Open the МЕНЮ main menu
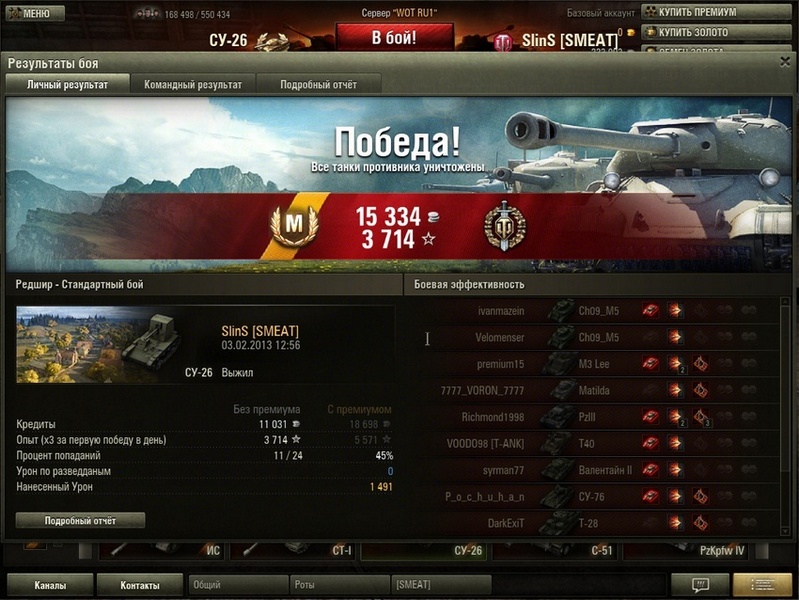This screenshot has height=600, width=799. (x=29, y=13)
